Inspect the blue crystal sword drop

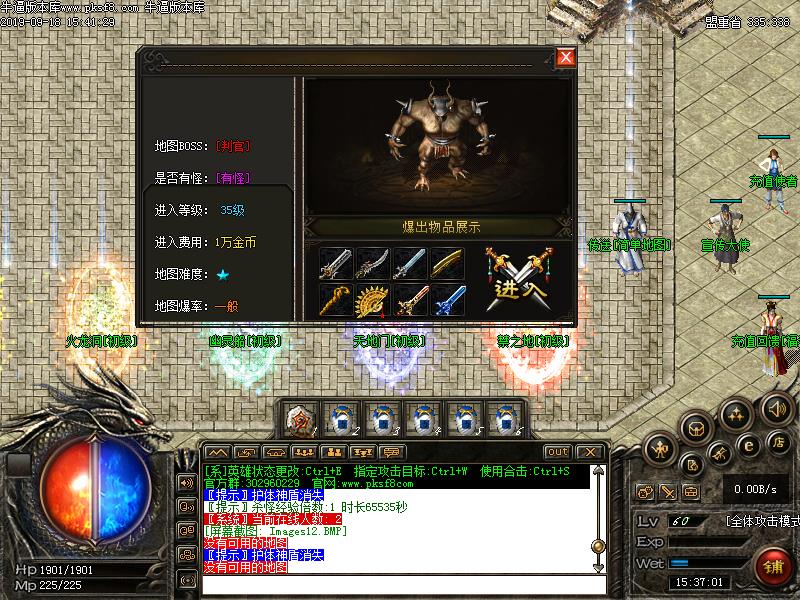pos(446,300)
